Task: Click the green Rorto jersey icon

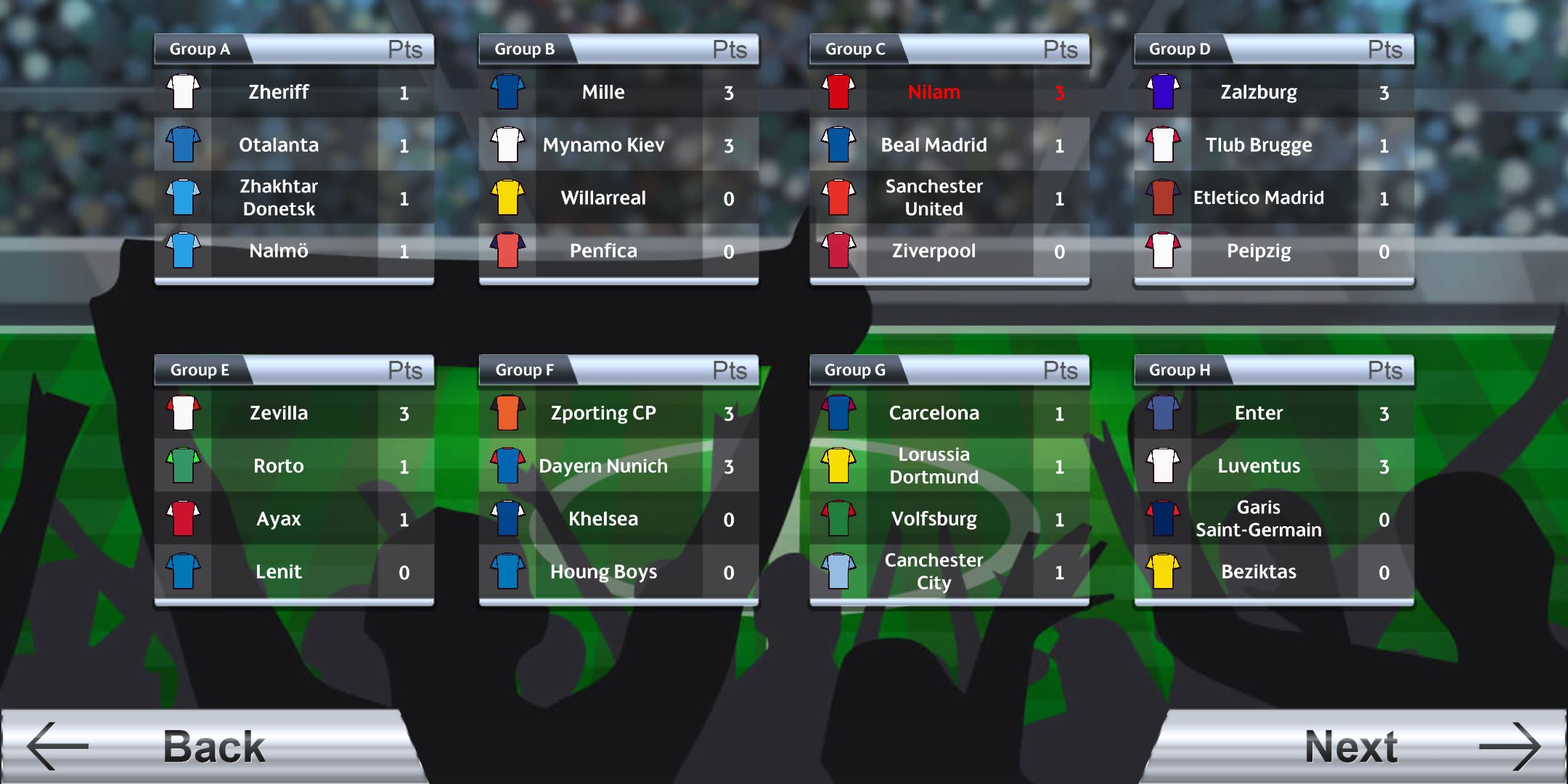Action: click(x=182, y=465)
